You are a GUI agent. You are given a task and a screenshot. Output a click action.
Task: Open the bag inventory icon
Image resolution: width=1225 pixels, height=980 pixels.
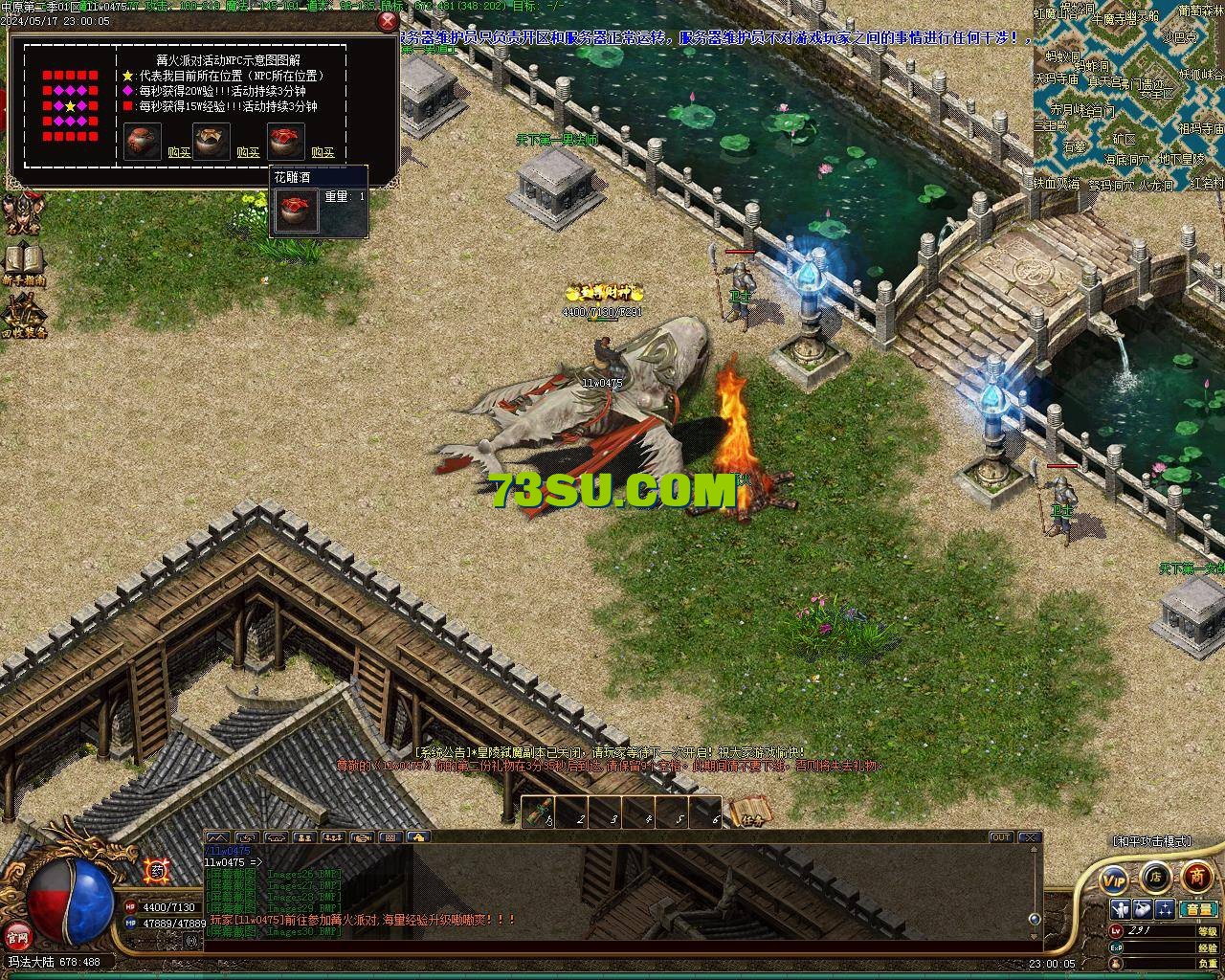tap(1143, 909)
